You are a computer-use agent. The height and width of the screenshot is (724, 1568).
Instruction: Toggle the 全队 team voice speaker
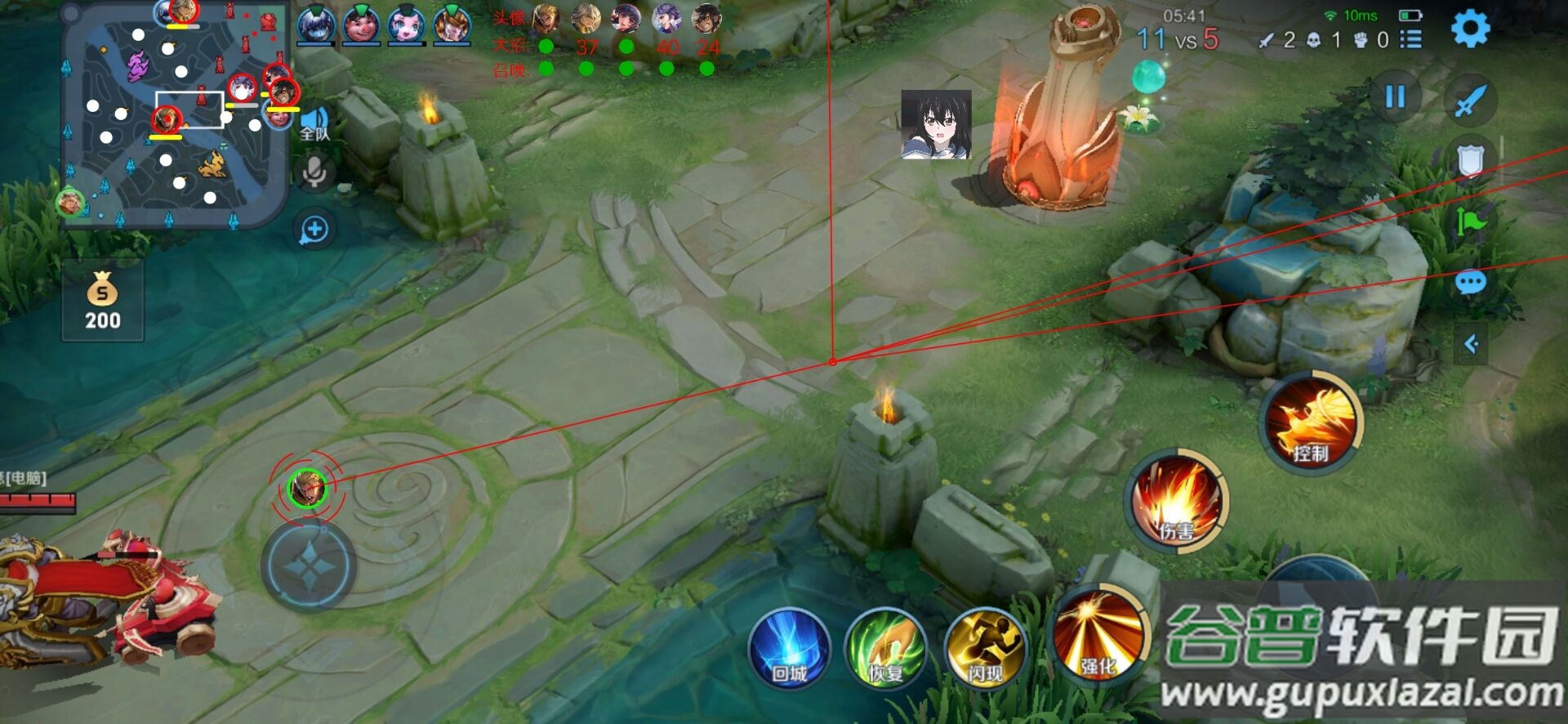[x=314, y=124]
